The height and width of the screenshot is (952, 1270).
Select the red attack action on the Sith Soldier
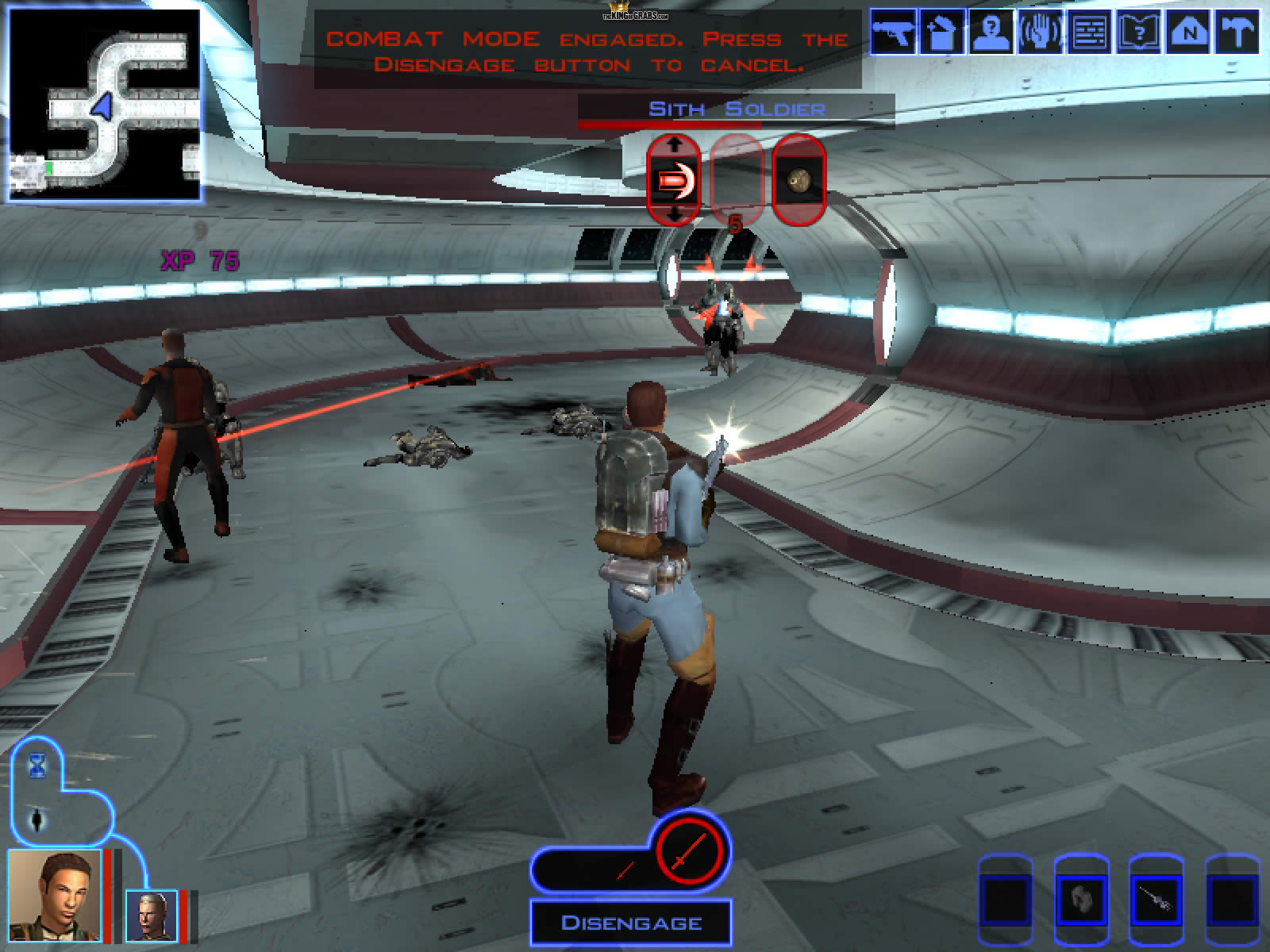point(672,180)
